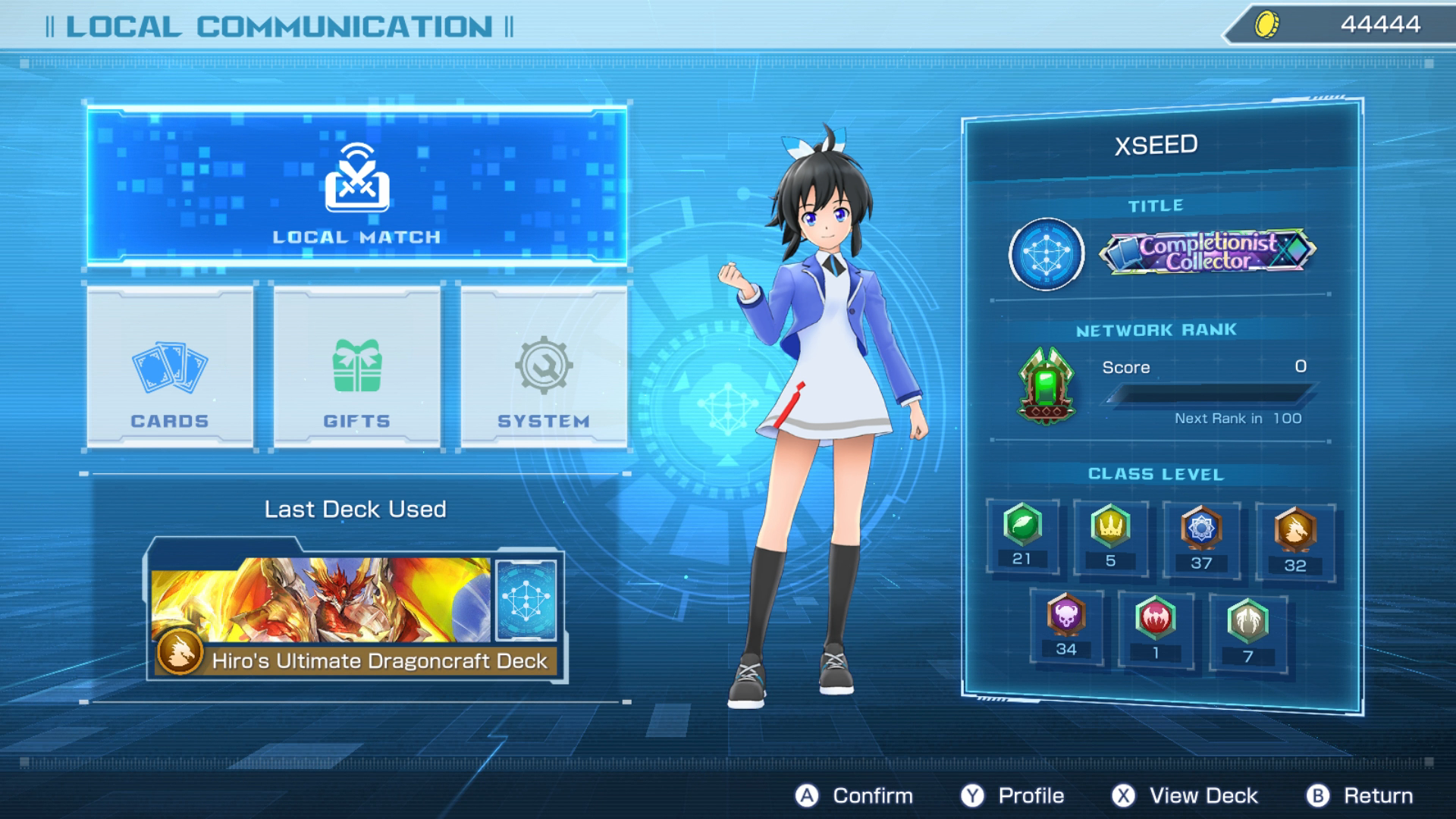1456x819 pixels.
Task: Click the card sleeve on last deck
Action: tap(526, 600)
